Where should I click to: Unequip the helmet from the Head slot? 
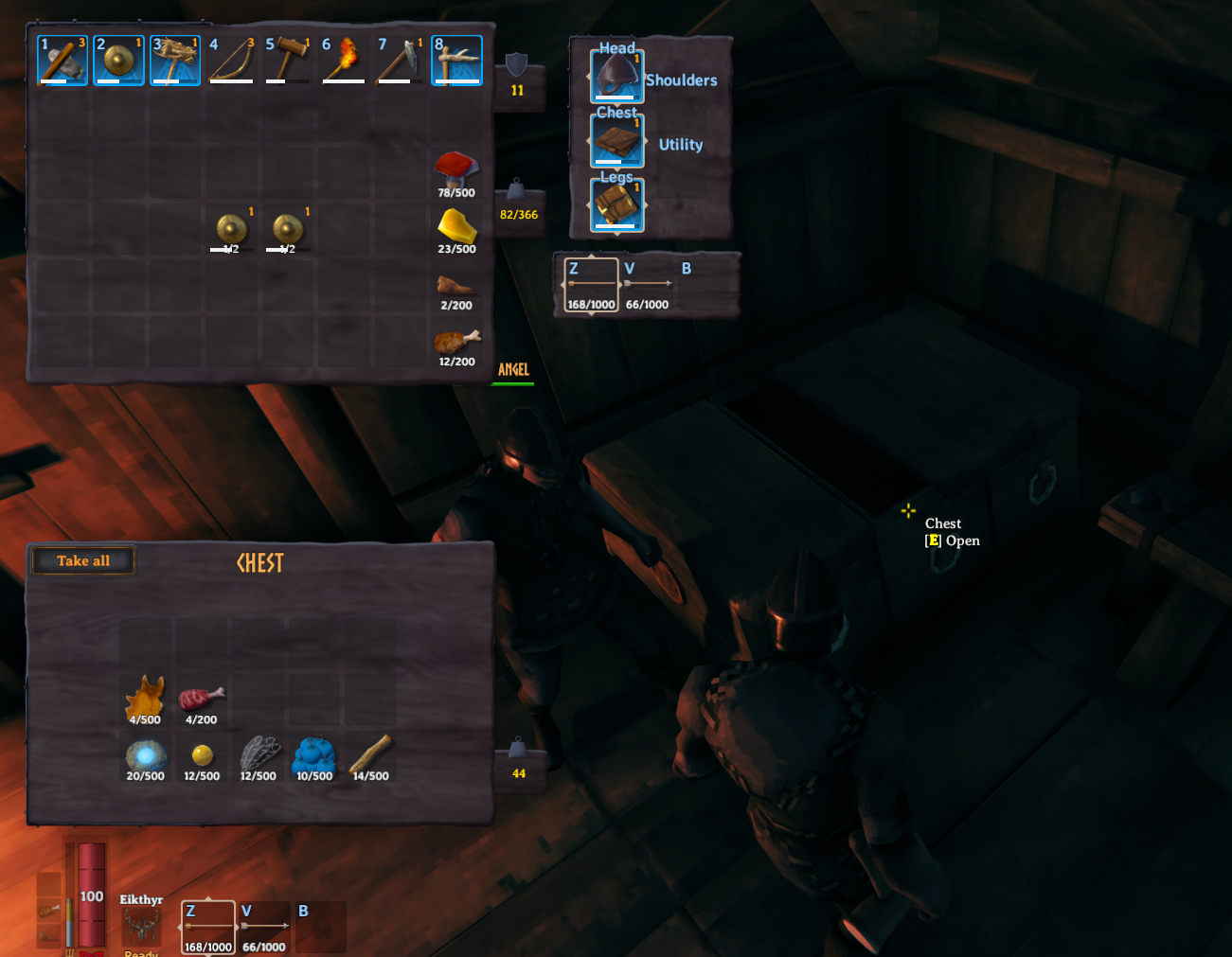click(x=616, y=76)
